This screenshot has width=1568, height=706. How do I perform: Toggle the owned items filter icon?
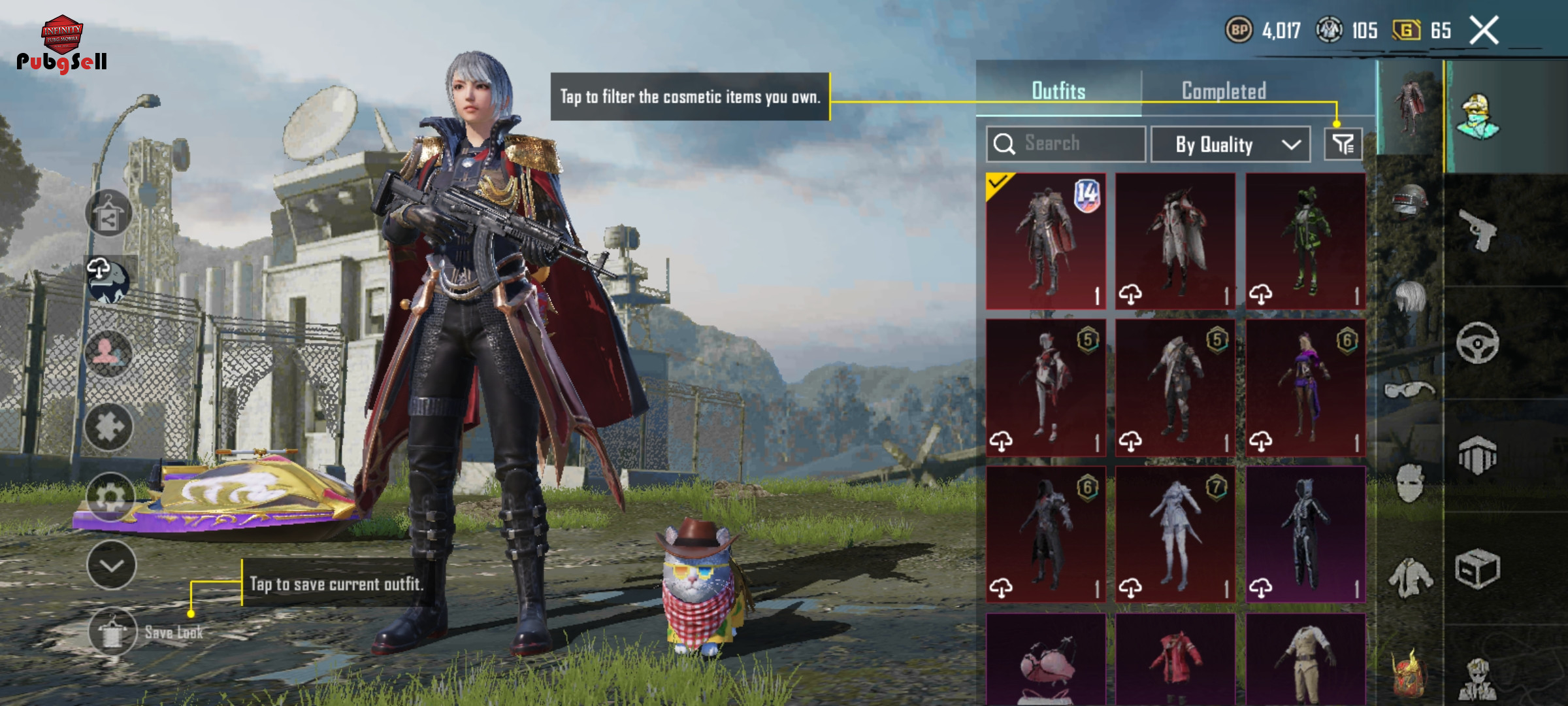[x=1343, y=144]
